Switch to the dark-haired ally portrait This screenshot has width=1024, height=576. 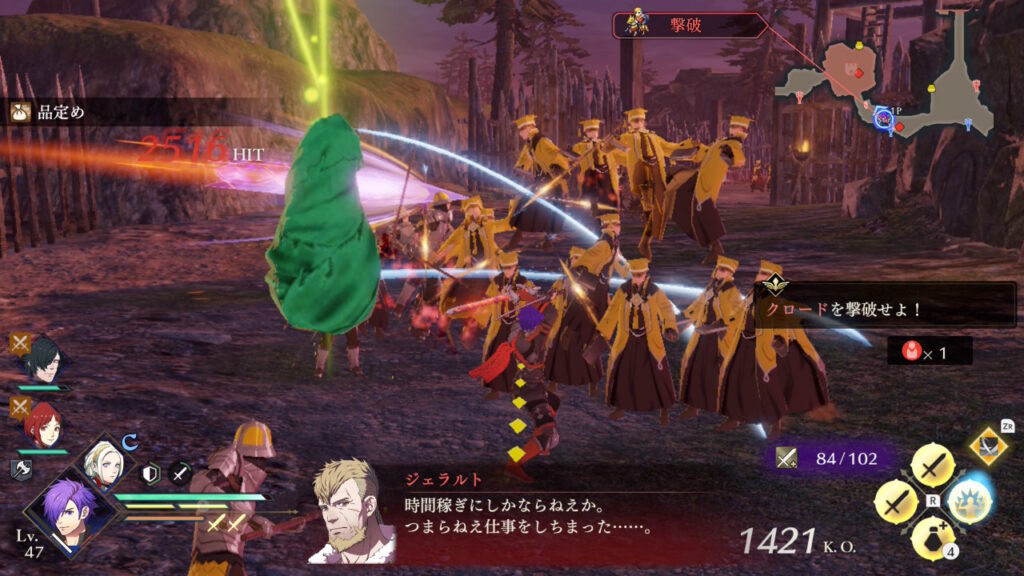click(x=44, y=359)
